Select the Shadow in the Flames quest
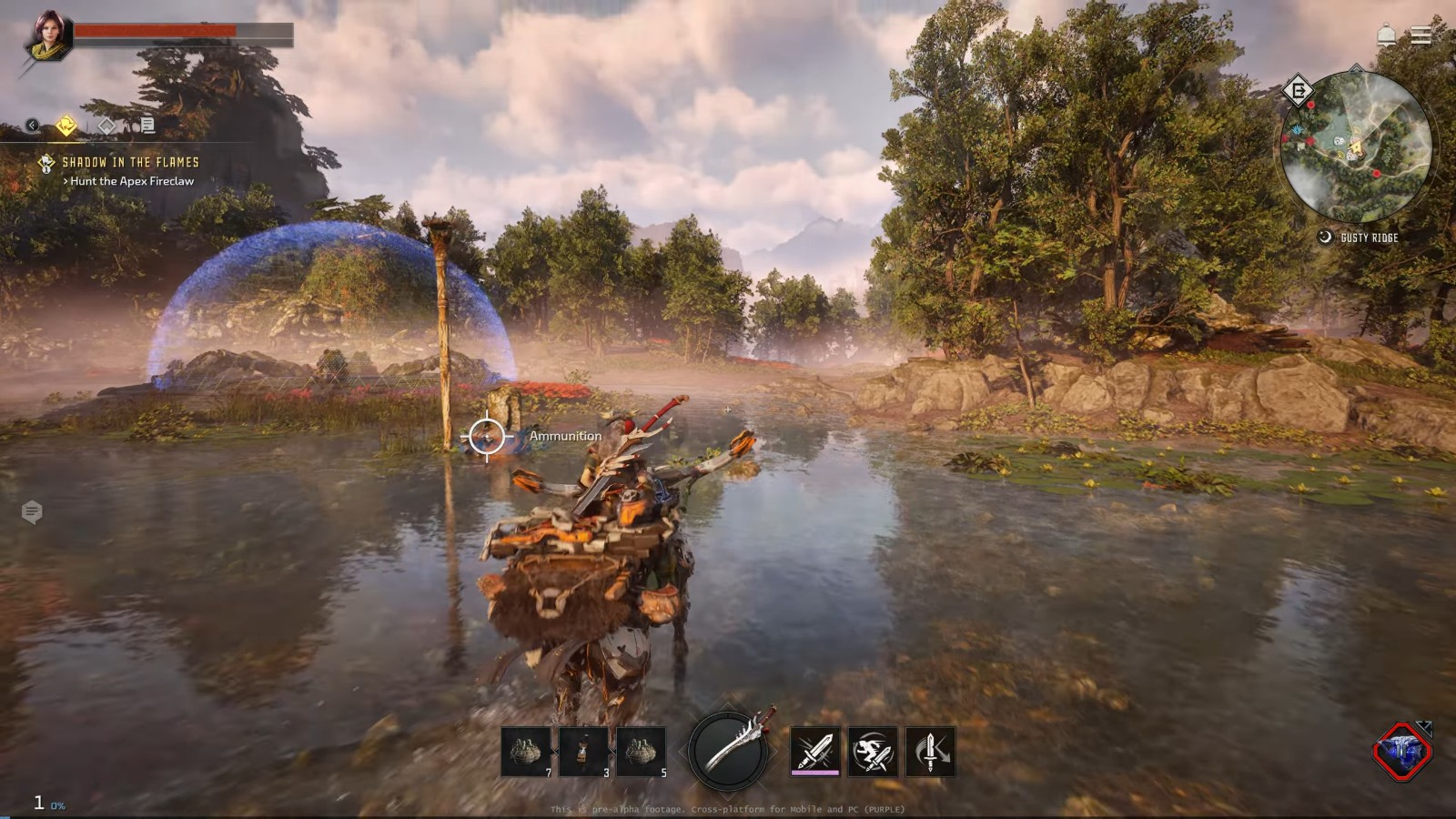 click(130, 162)
